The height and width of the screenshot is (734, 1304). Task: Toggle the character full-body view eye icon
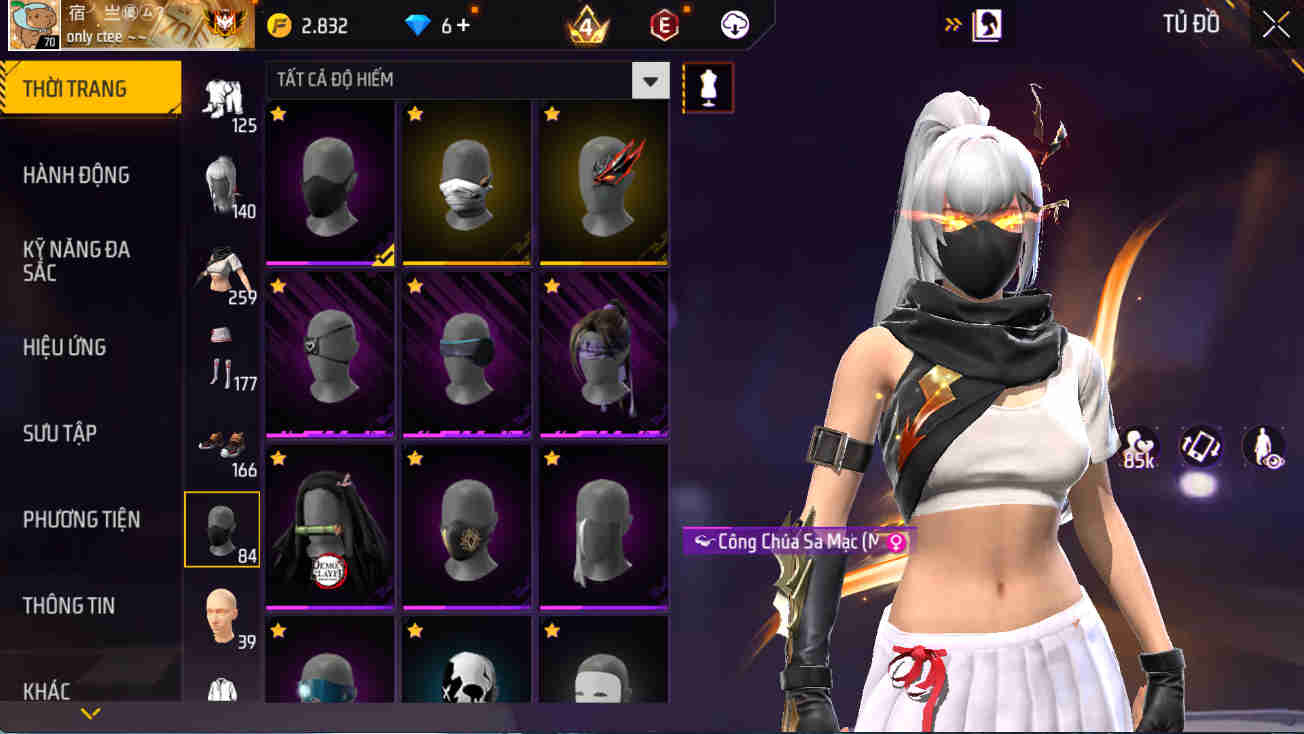click(1262, 448)
